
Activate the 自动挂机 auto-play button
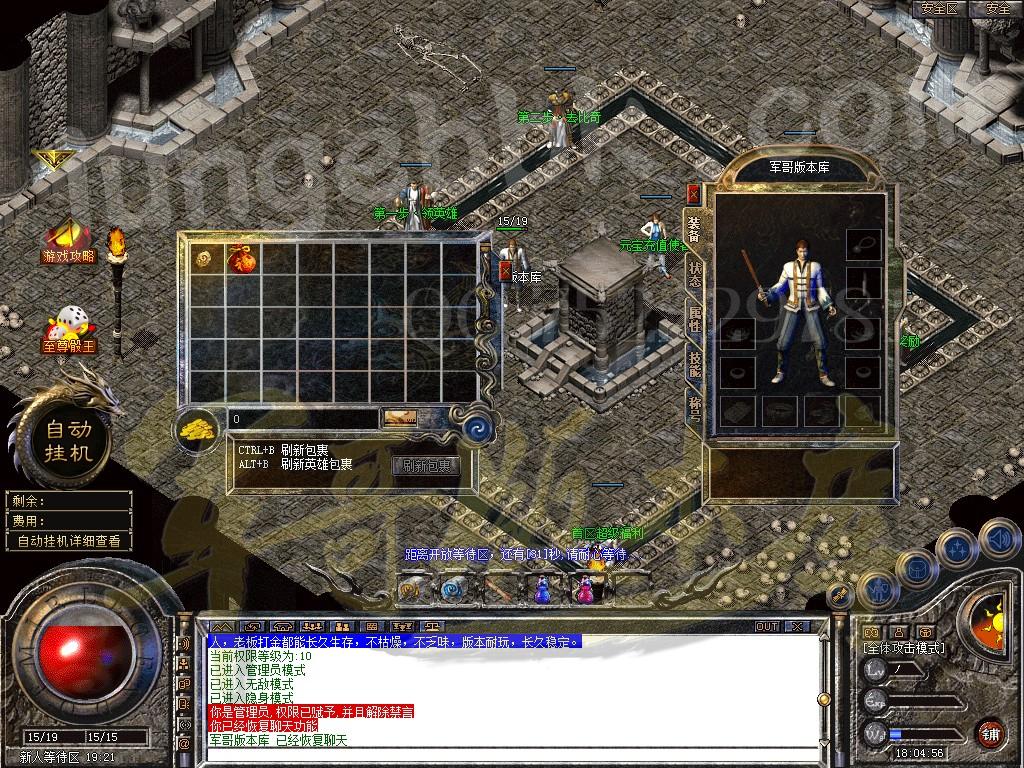tap(67, 441)
